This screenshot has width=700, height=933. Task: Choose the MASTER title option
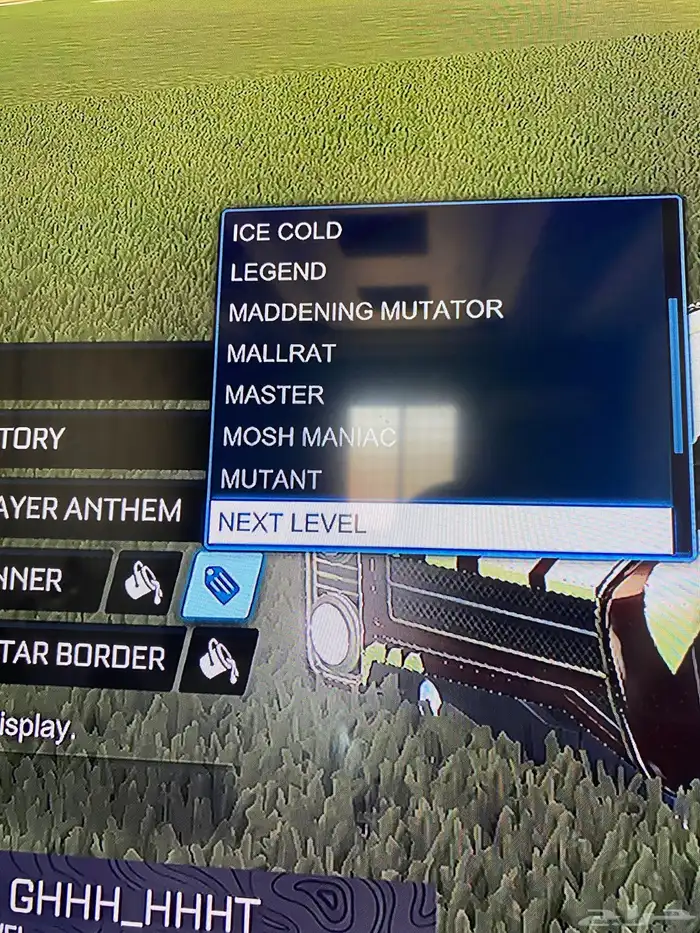click(x=275, y=395)
